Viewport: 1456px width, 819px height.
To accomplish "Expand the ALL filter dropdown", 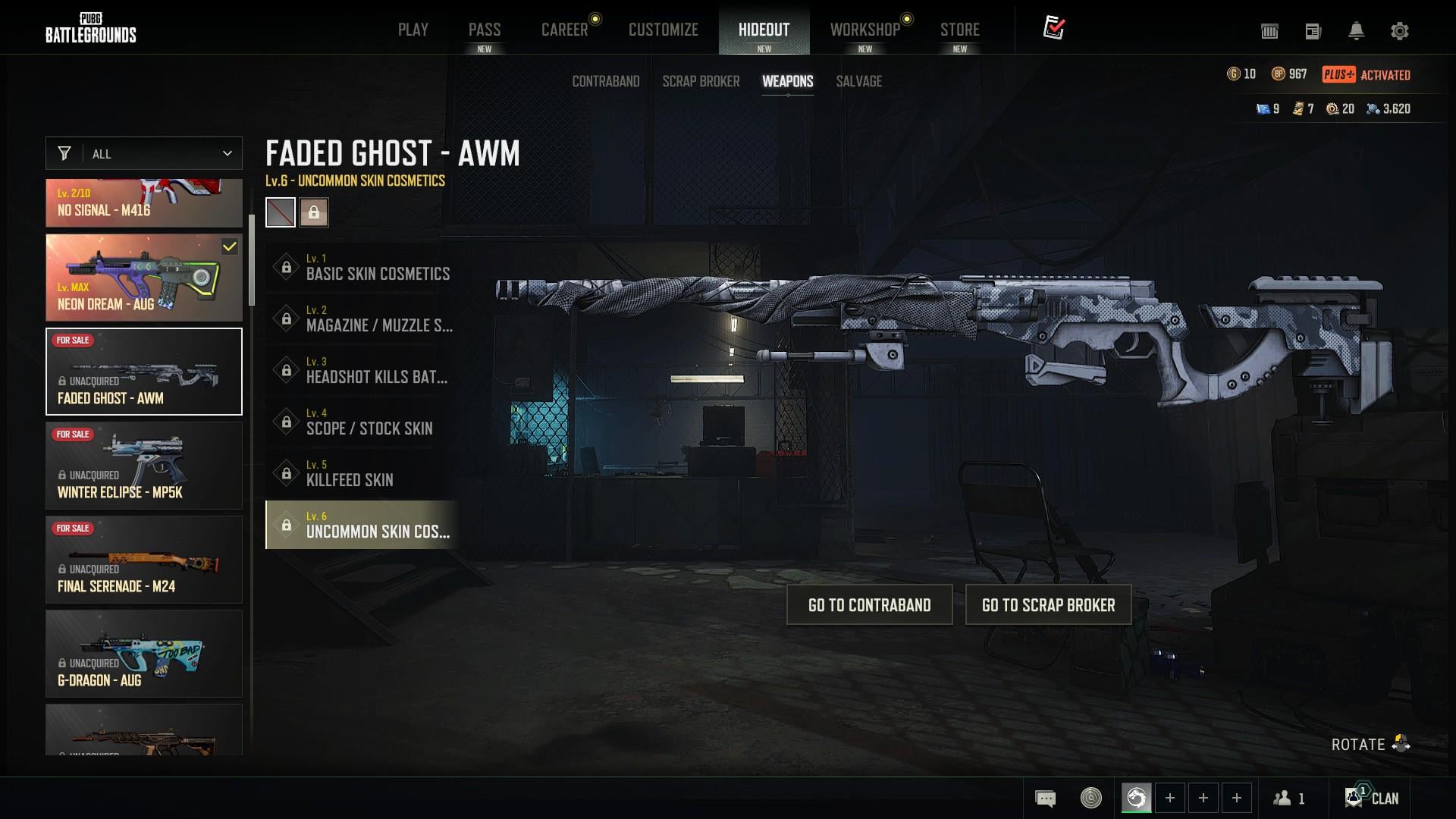I will pos(144,153).
